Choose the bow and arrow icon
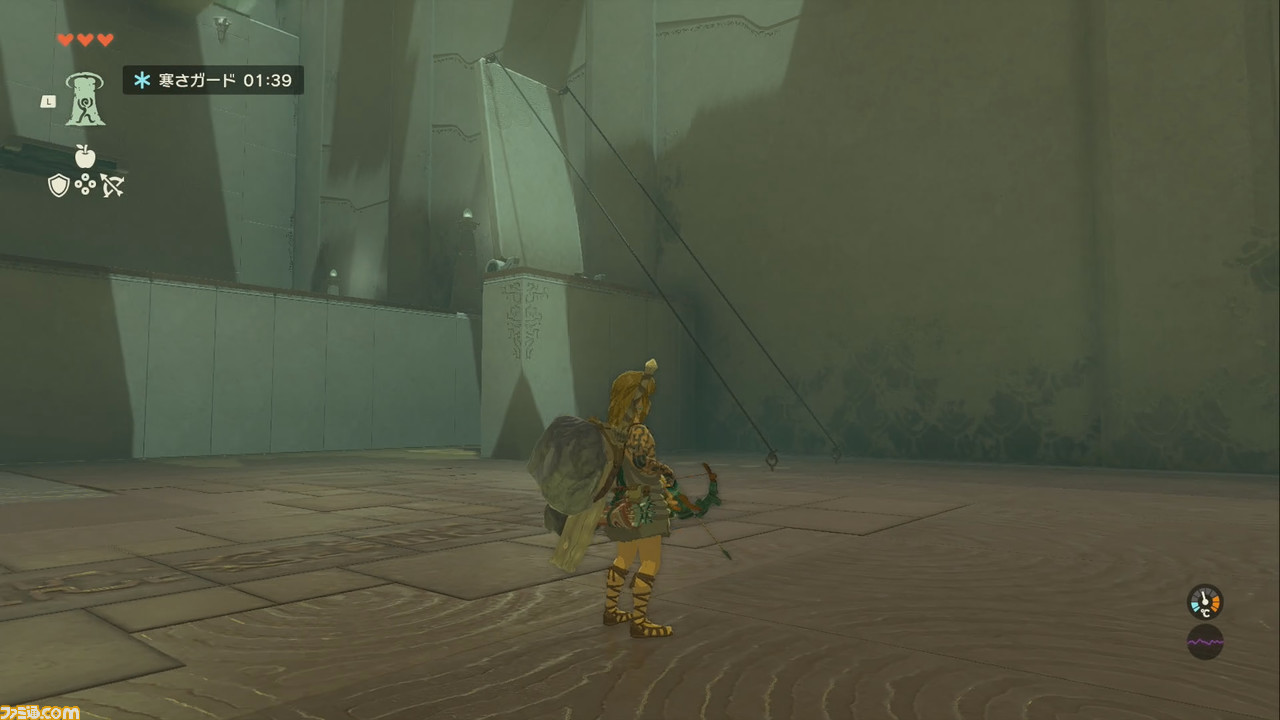The height and width of the screenshot is (720, 1280). click(111, 185)
